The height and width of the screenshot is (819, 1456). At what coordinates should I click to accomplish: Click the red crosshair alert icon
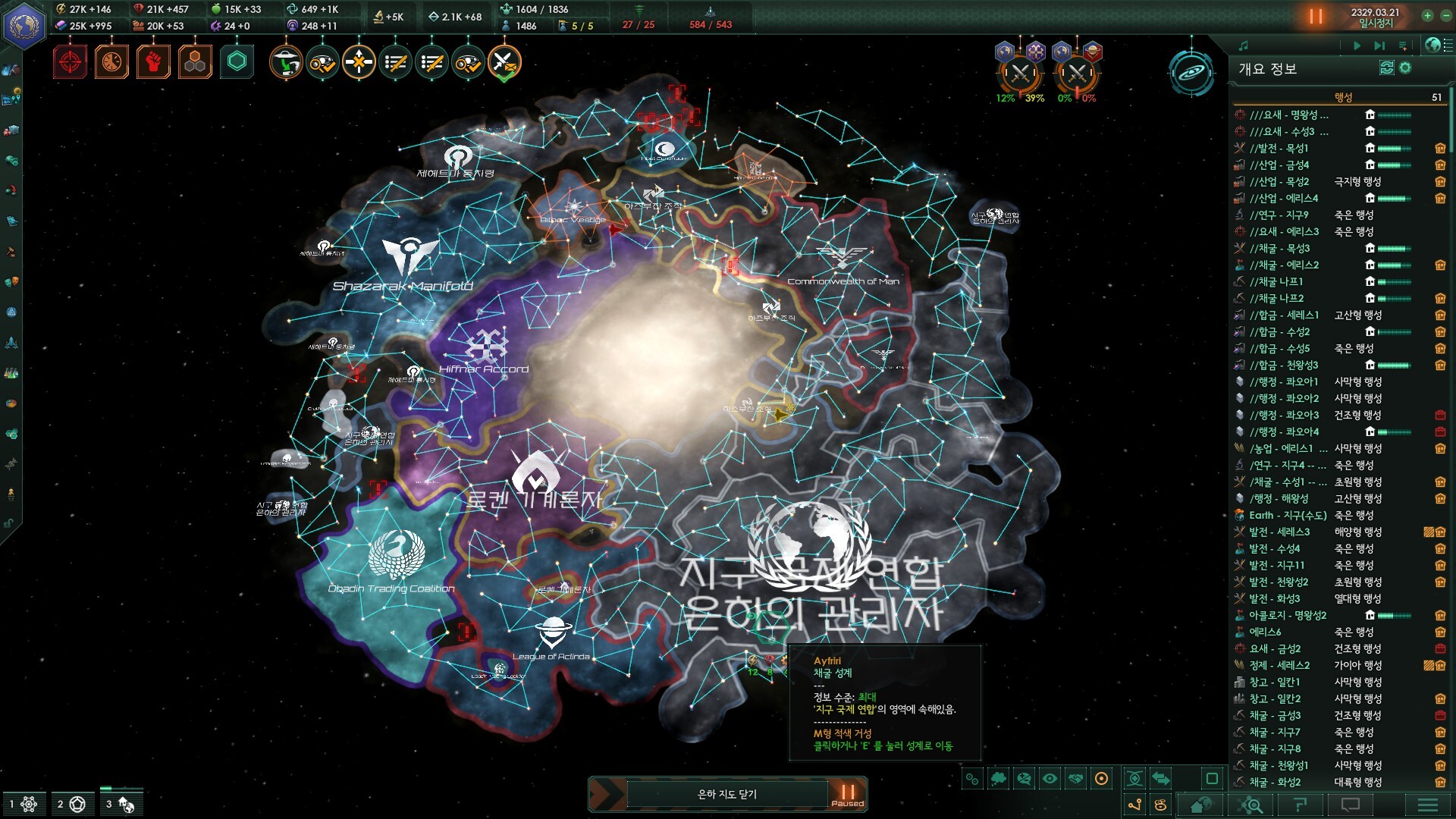pos(70,62)
